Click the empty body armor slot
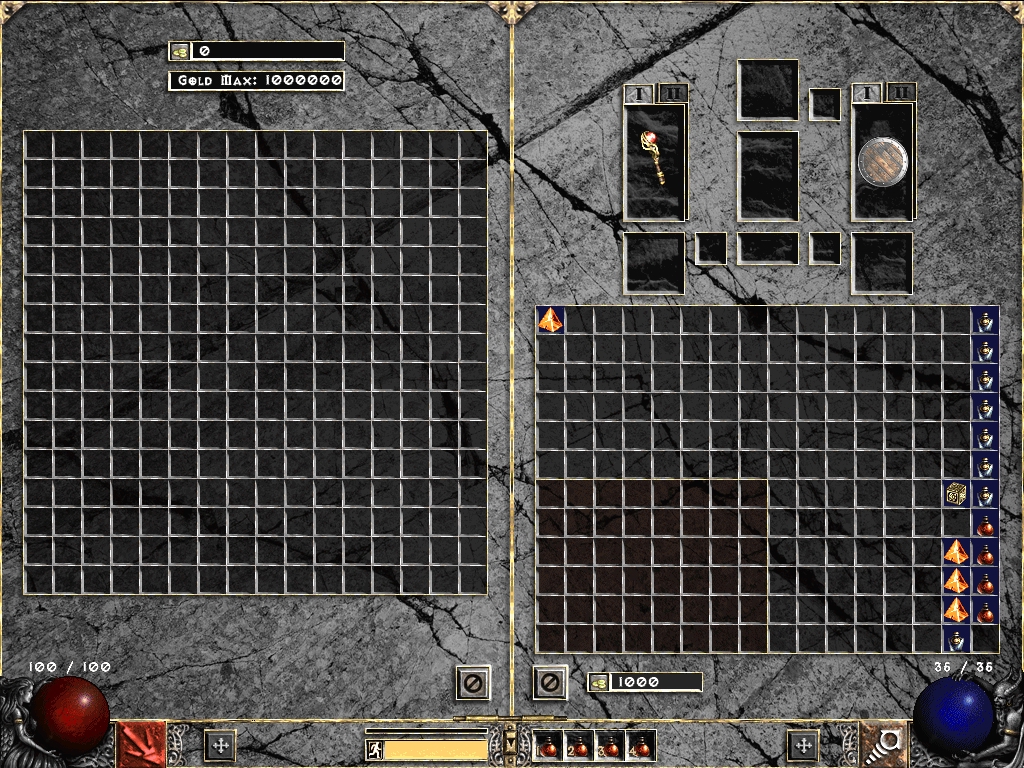The width and height of the screenshot is (1024, 768). coord(768,176)
